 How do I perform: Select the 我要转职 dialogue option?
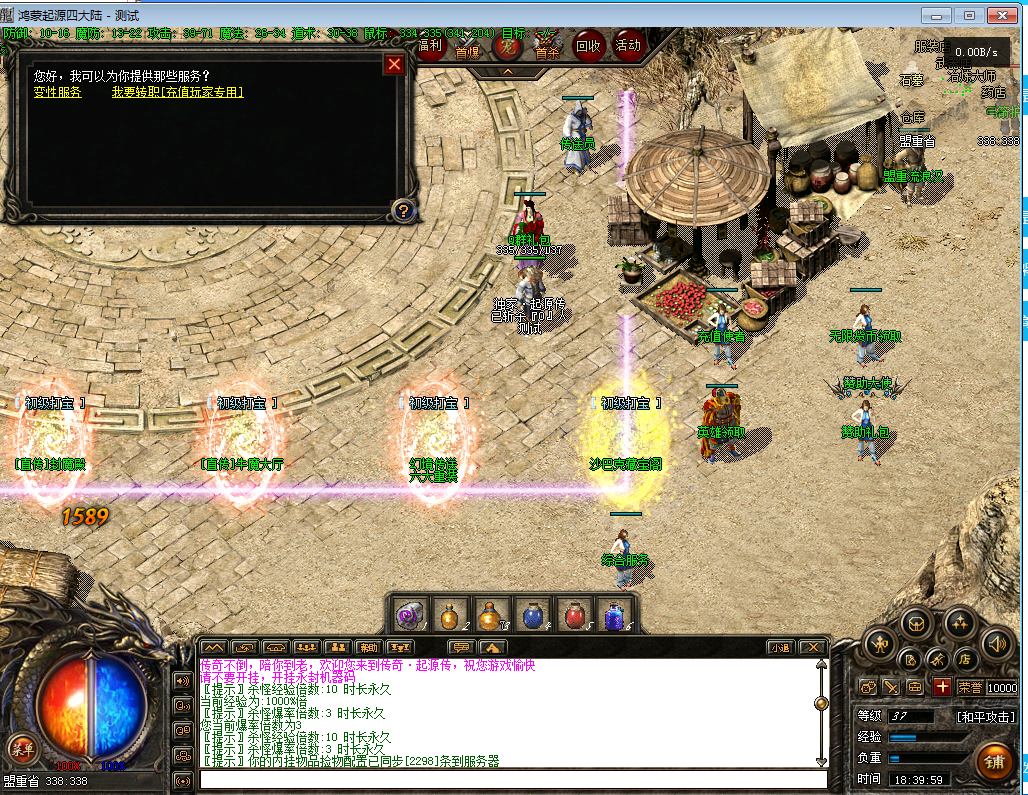[177, 92]
